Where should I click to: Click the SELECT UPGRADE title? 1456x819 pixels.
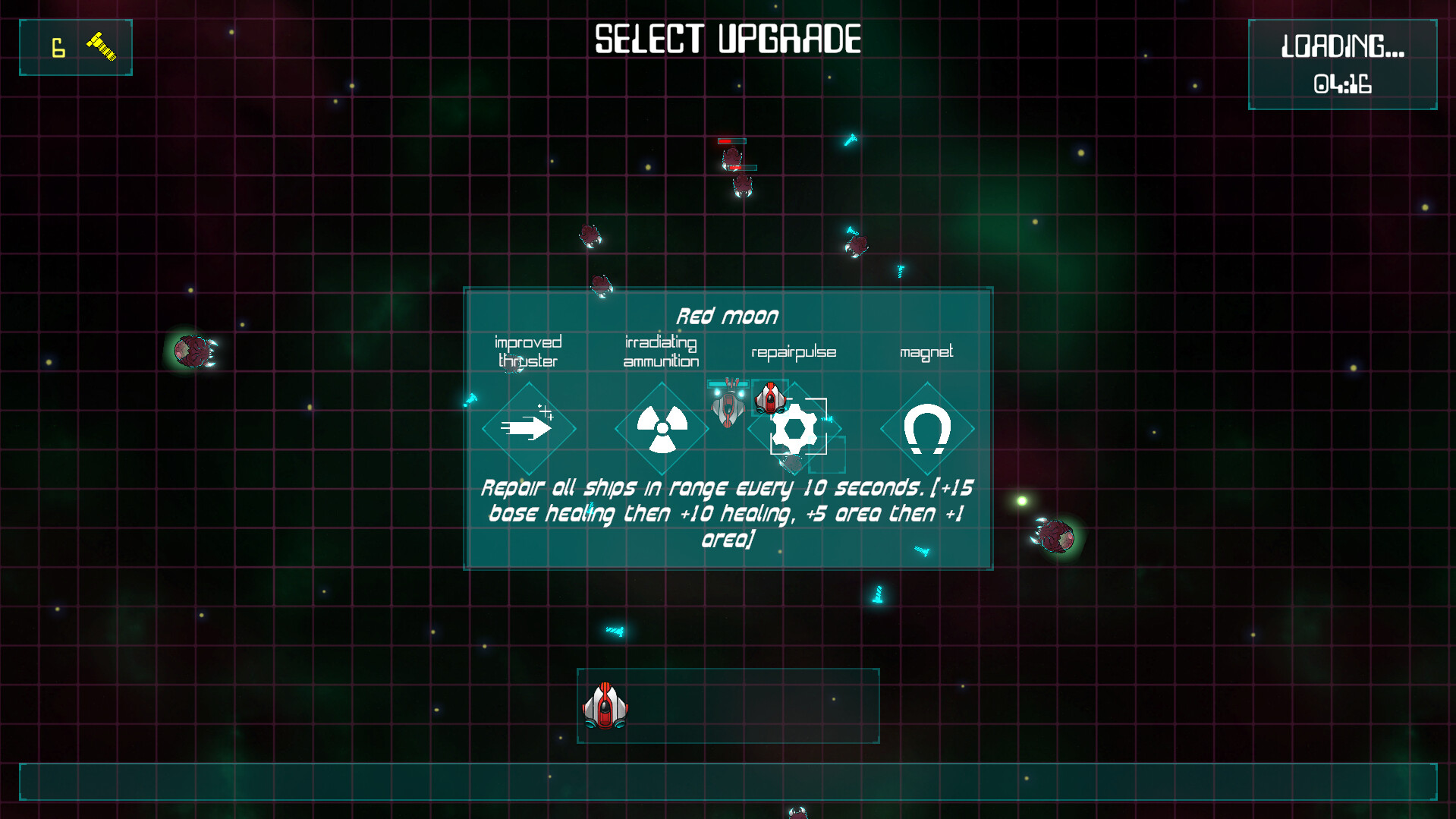pyautogui.click(x=727, y=38)
